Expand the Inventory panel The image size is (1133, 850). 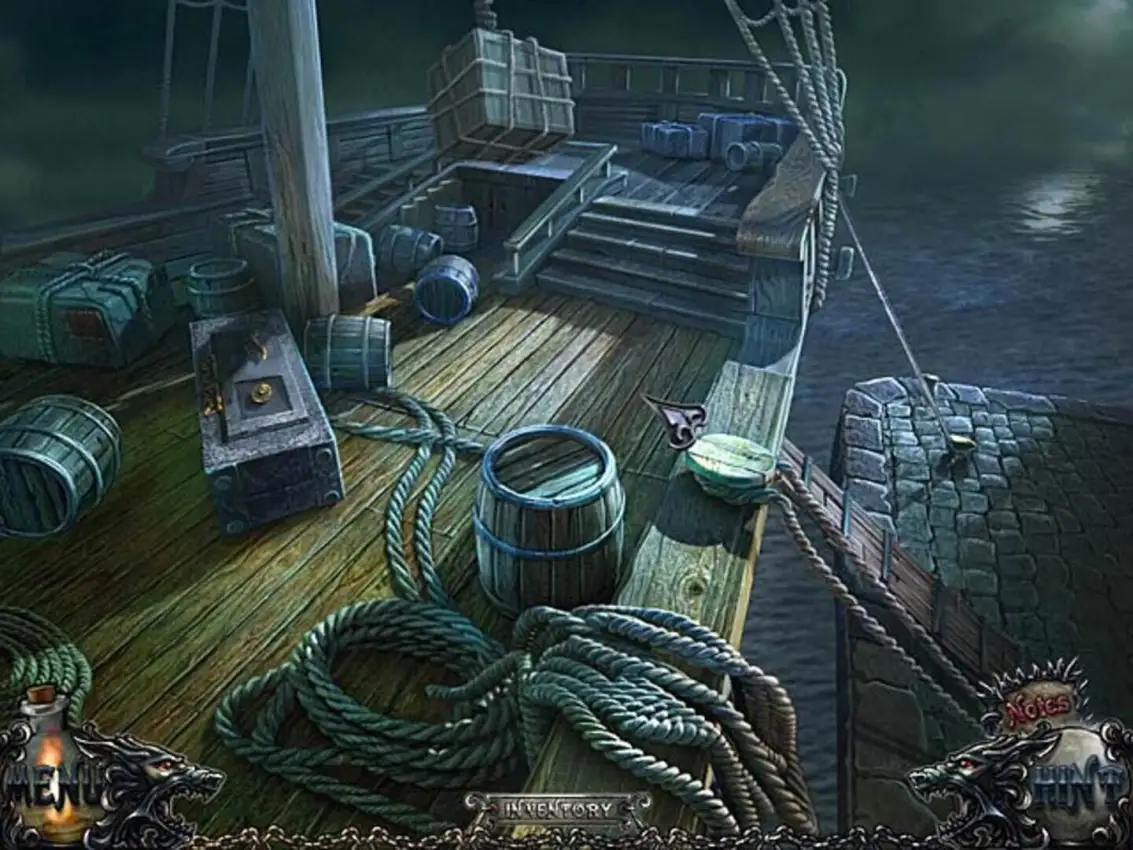(x=558, y=808)
